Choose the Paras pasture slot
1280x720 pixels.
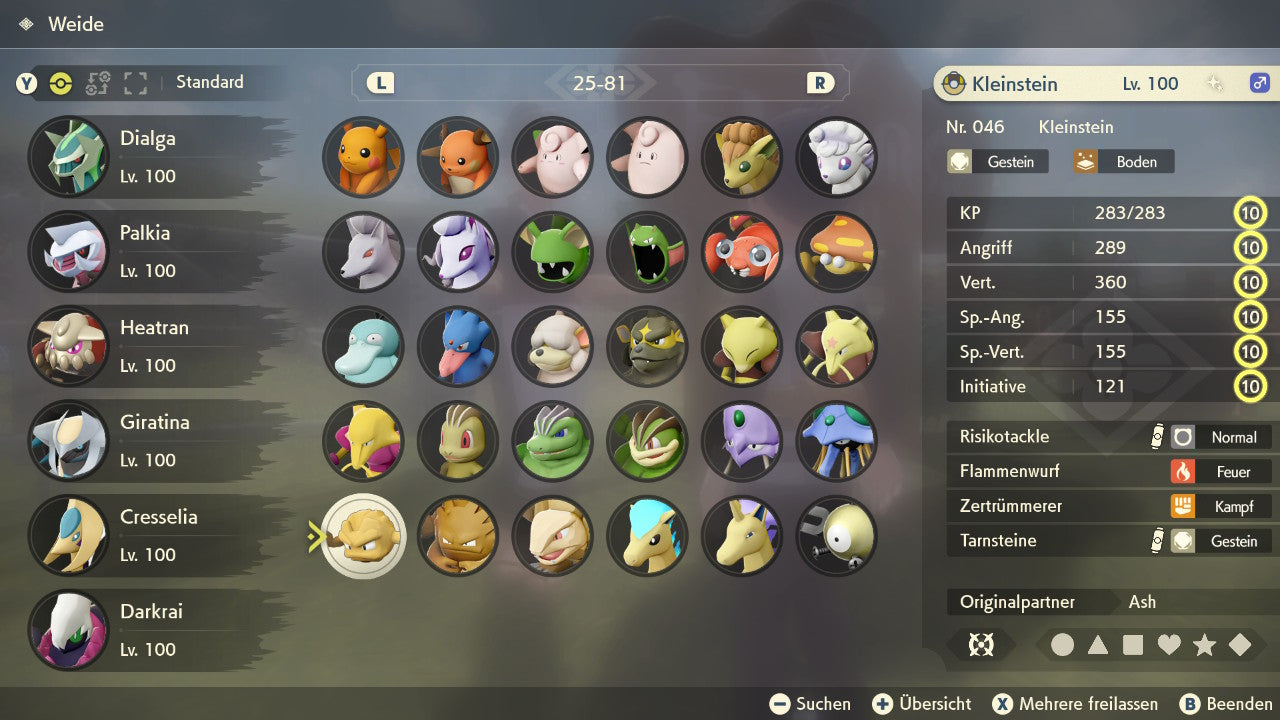(x=742, y=251)
